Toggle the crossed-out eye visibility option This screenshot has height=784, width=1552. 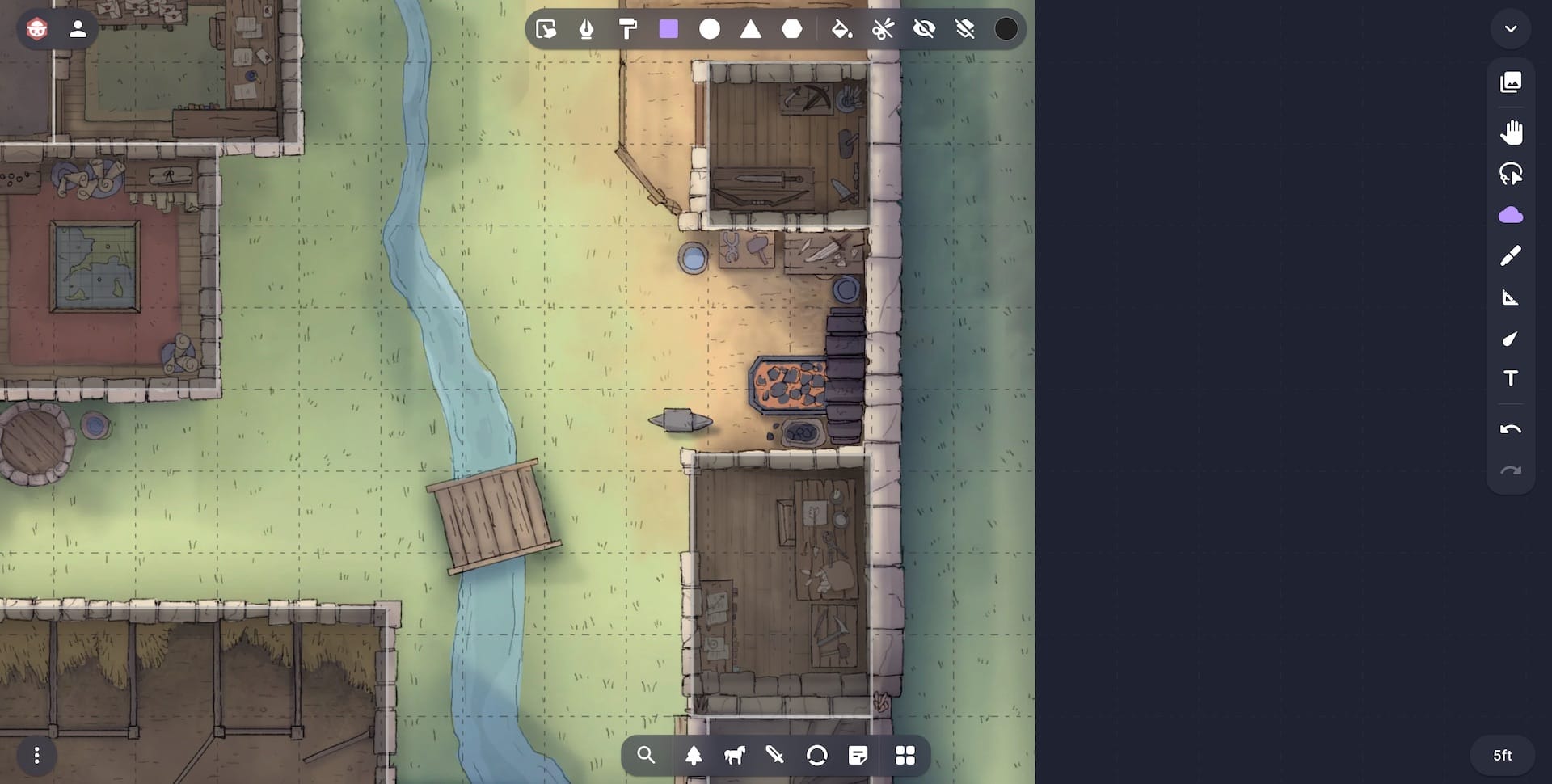coord(924,29)
